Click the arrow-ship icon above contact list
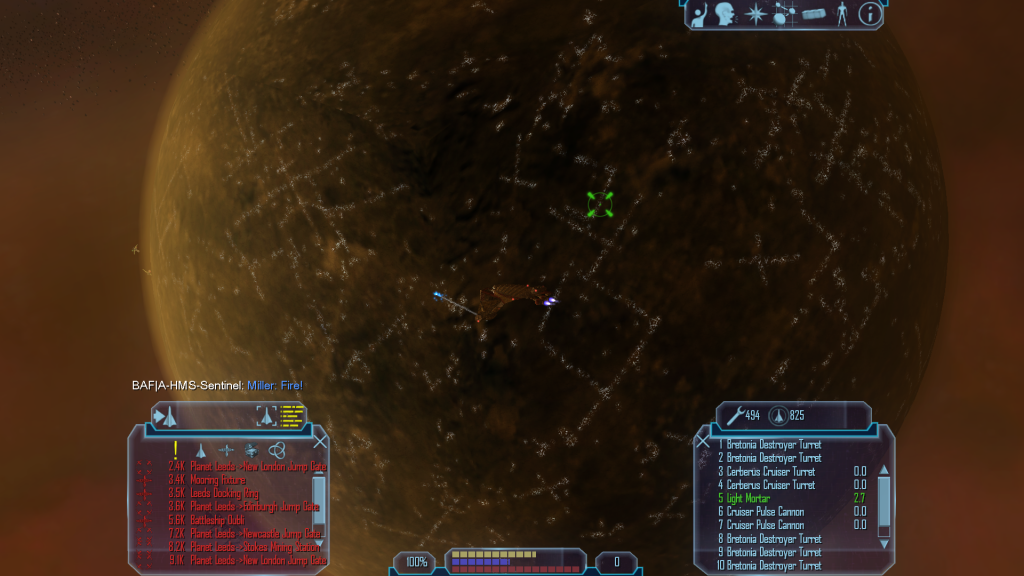This screenshot has width=1024, height=576. click(x=166, y=416)
